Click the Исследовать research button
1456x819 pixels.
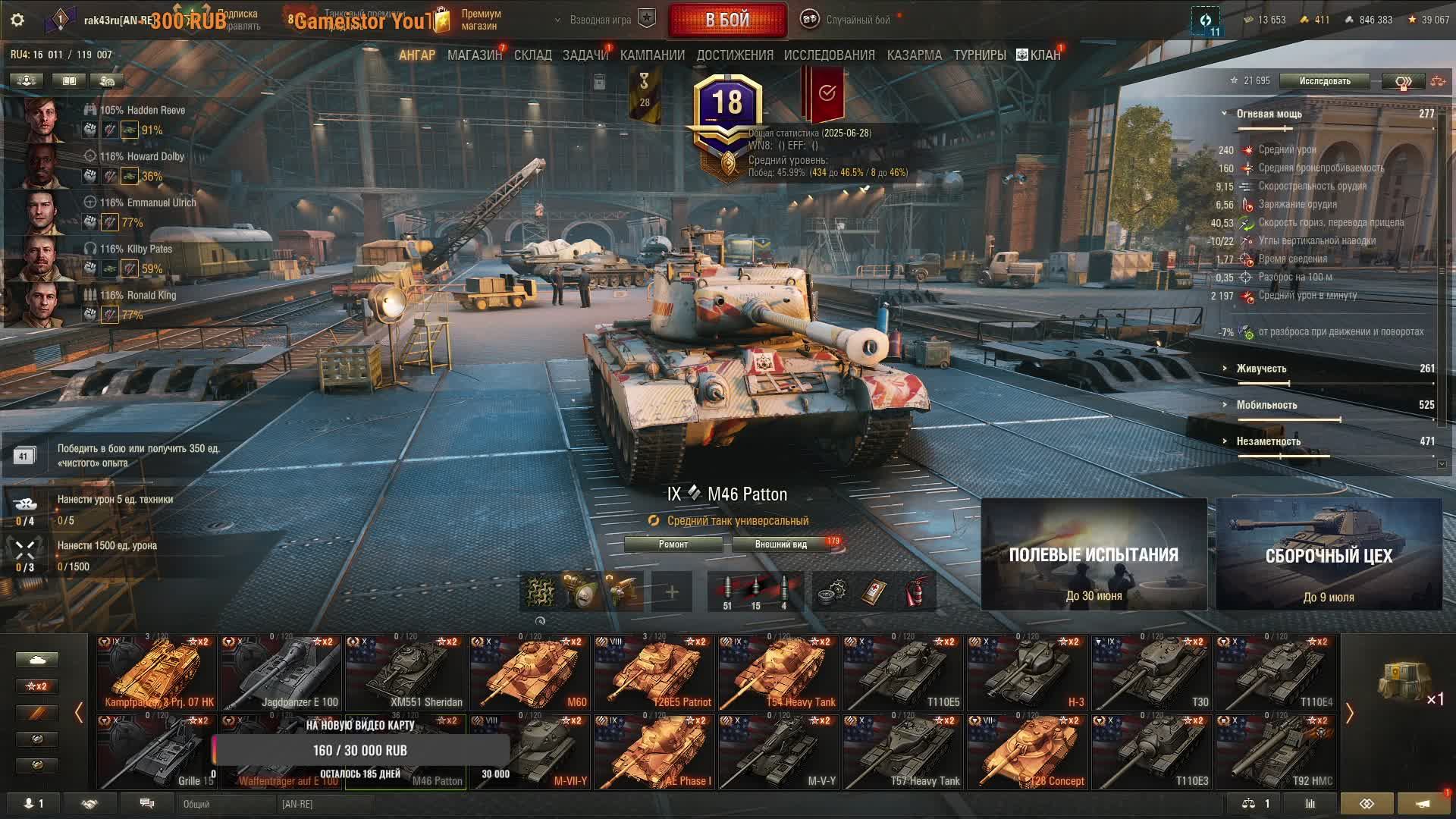pyautogui.click(x=1324, y=81)
